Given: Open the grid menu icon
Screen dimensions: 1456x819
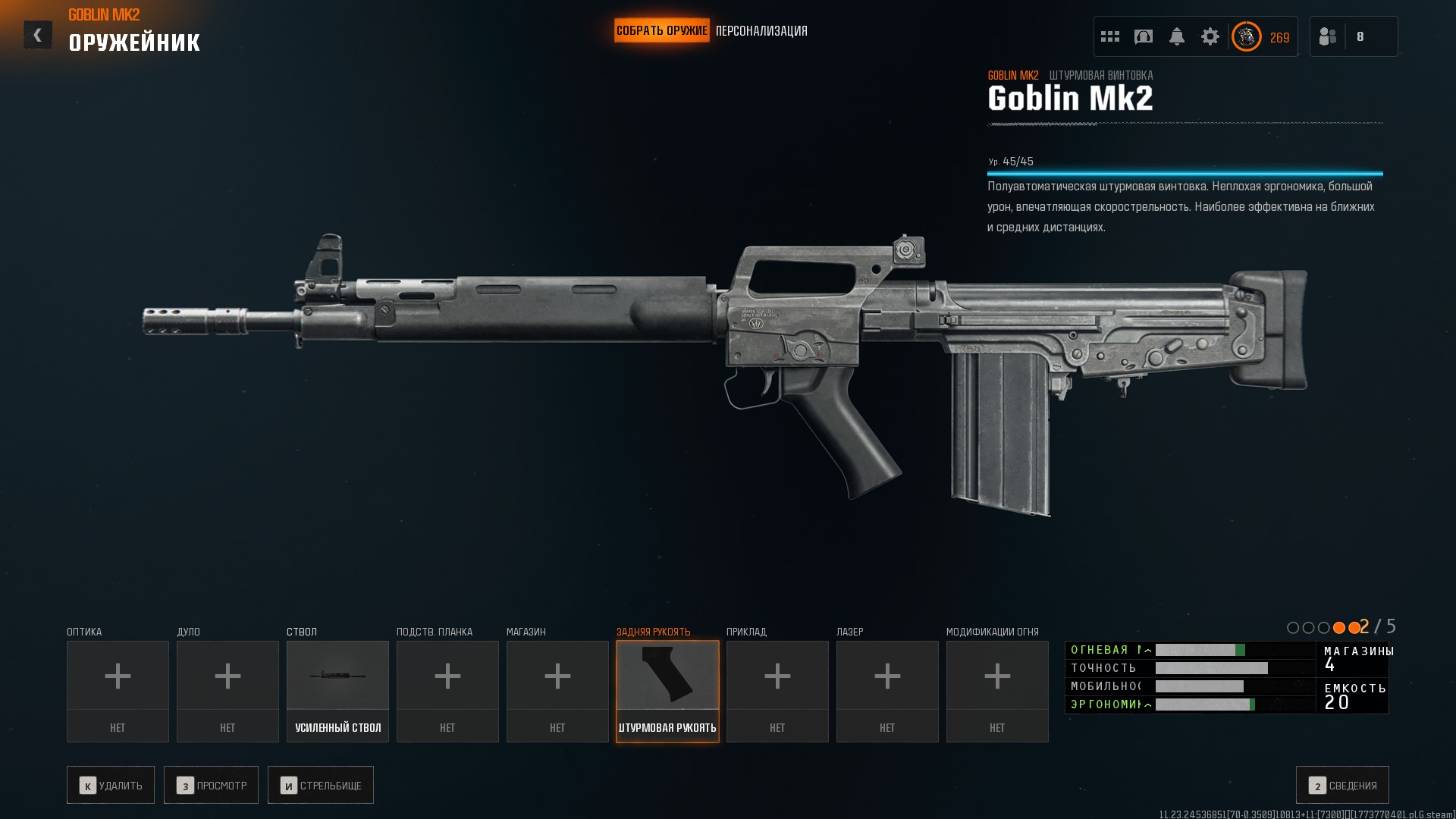Looking at the screenshot, I should point(1110,36).
